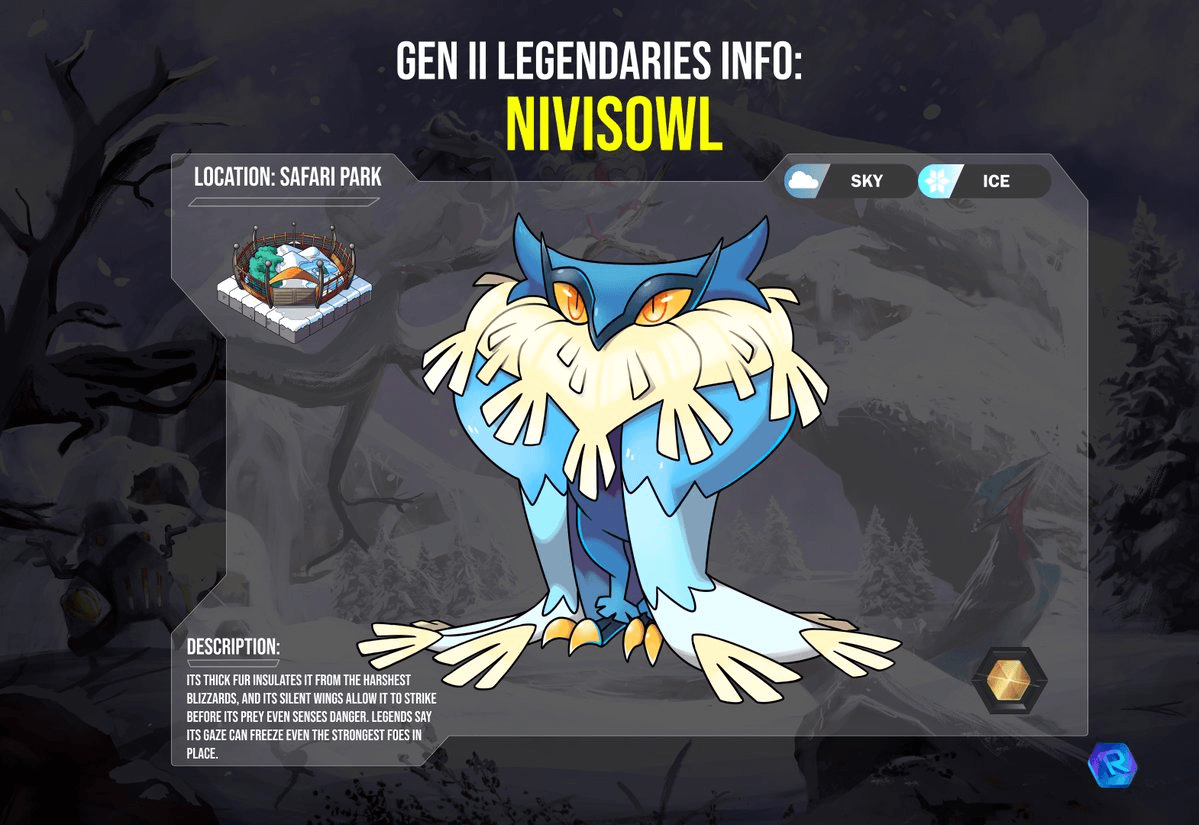
Task: Select the Sky type badge
Action: click(848, 181)
